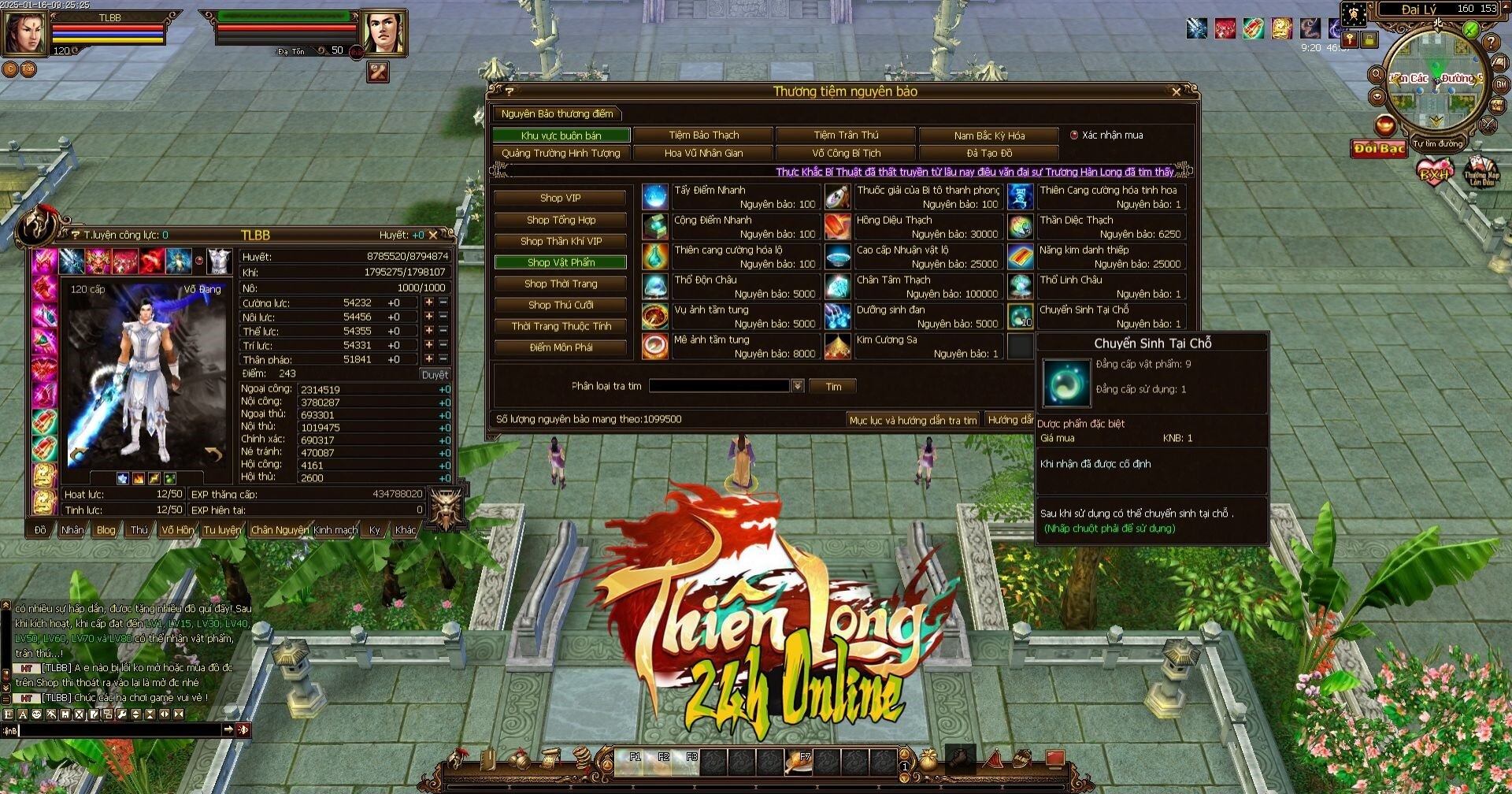1512x794 pixels.
Task: Click the Đổi Bạc button
Action: (1379, 149)
